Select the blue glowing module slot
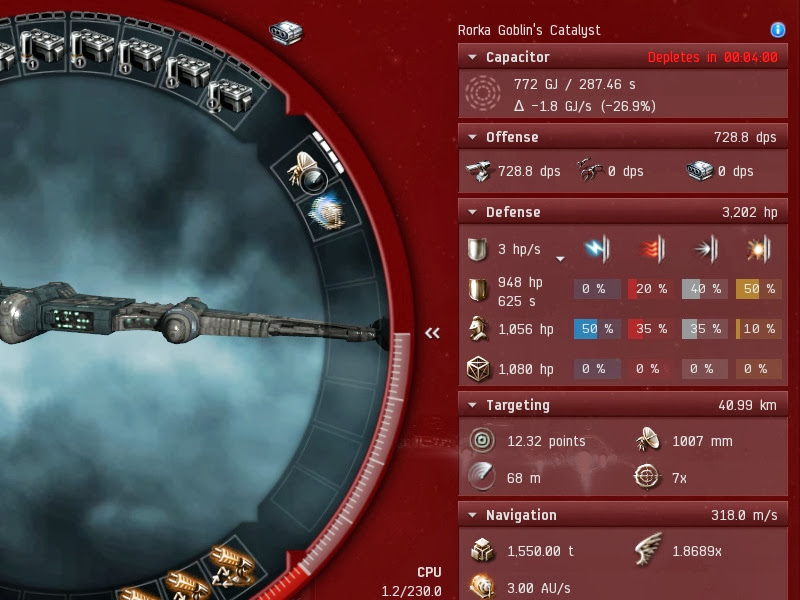The image size is (800, 600). tap(328, 212)
